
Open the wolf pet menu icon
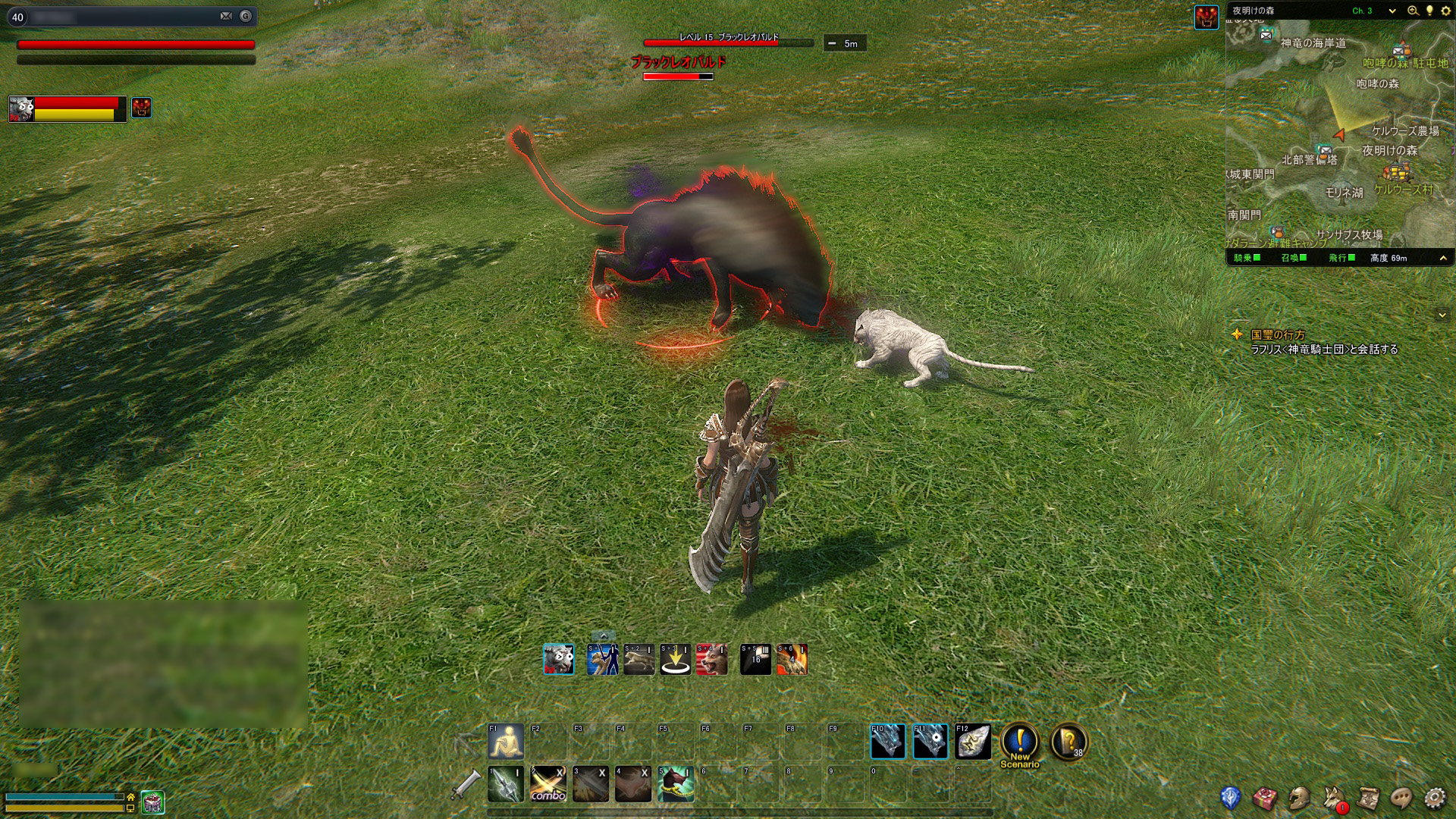(x=1334, y=798)
